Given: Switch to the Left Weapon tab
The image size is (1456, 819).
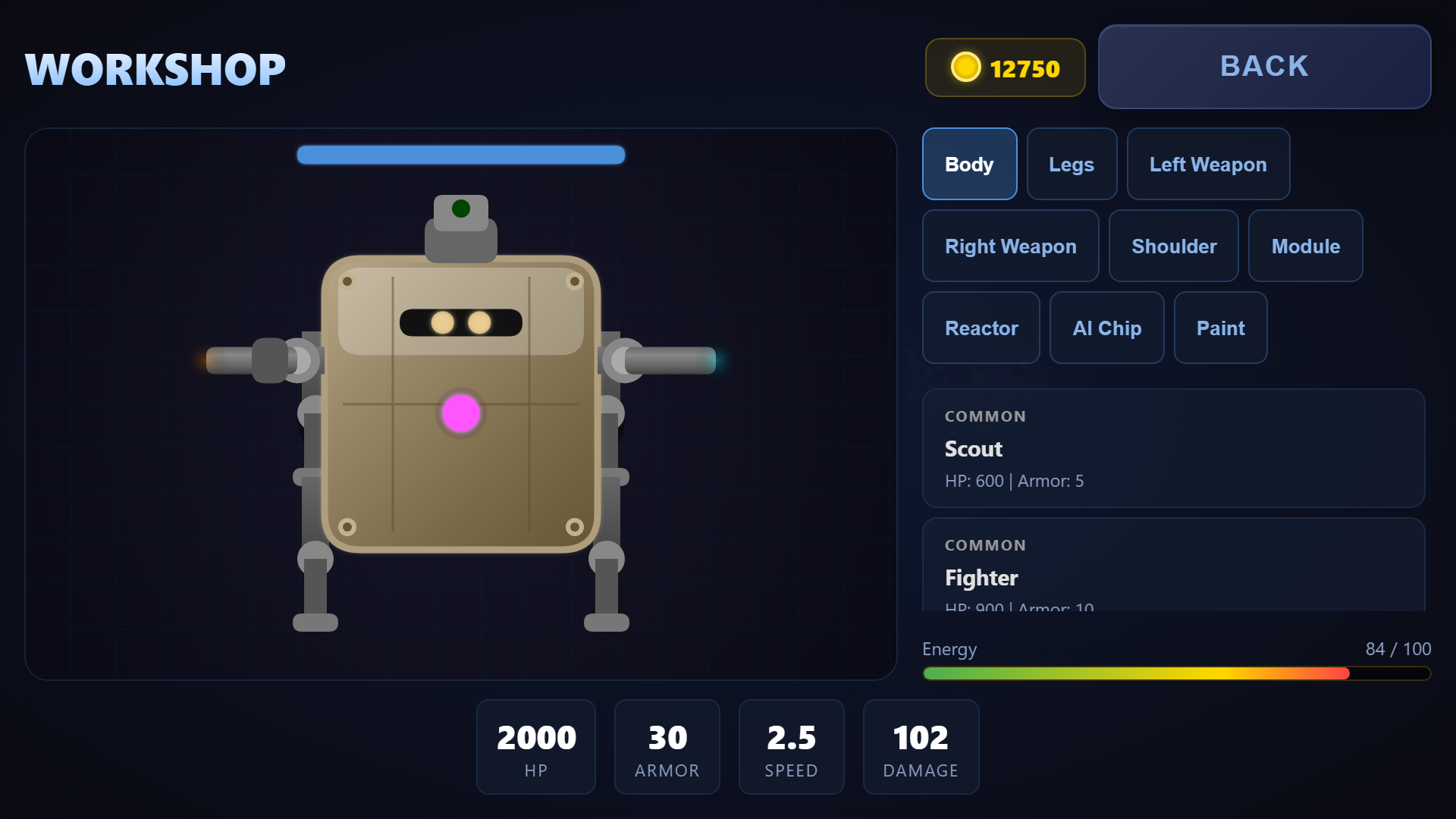Looking at the screenshot, I should point(1208,164).
